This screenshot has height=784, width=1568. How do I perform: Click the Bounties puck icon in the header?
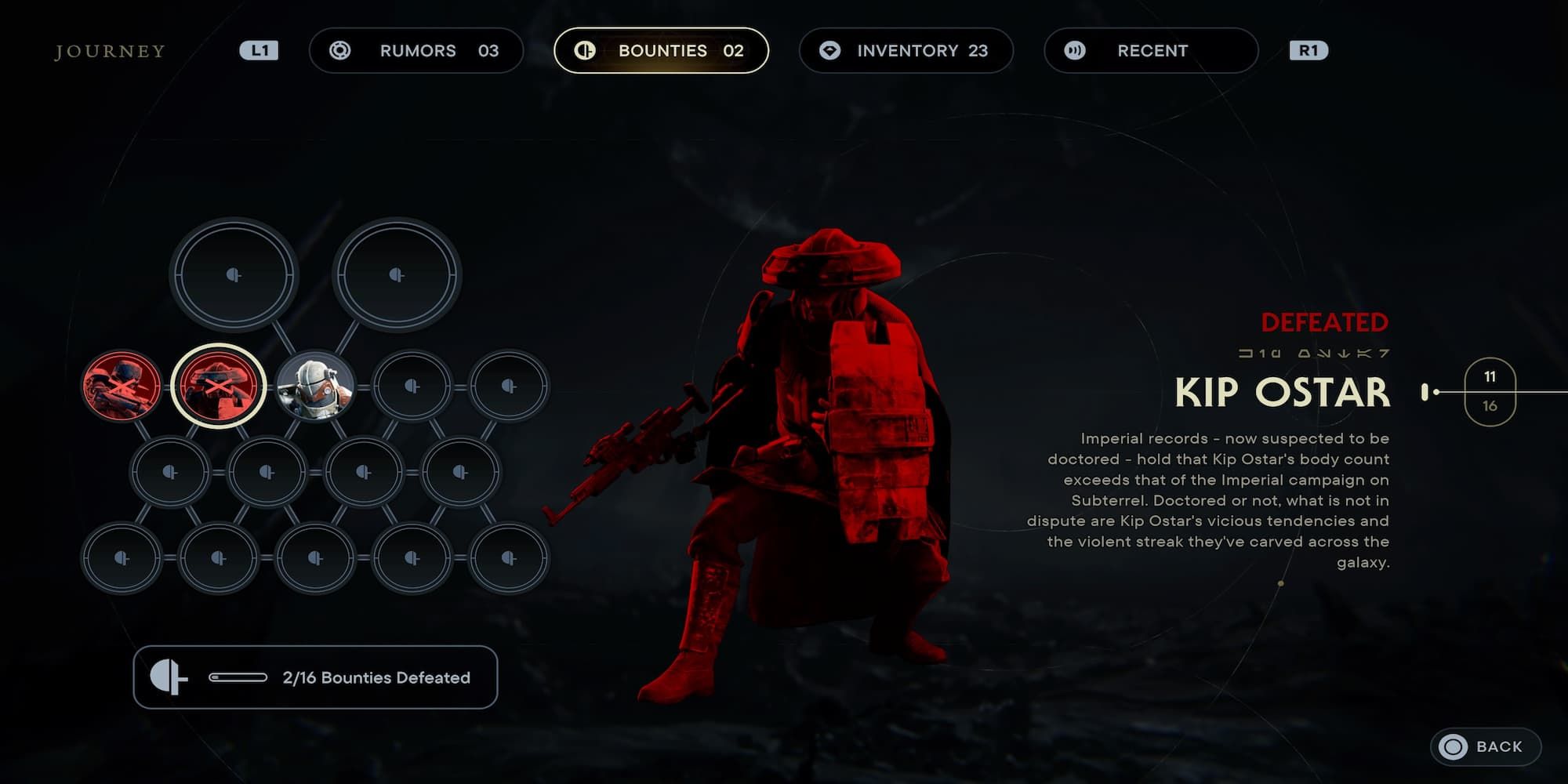(585, 50)
